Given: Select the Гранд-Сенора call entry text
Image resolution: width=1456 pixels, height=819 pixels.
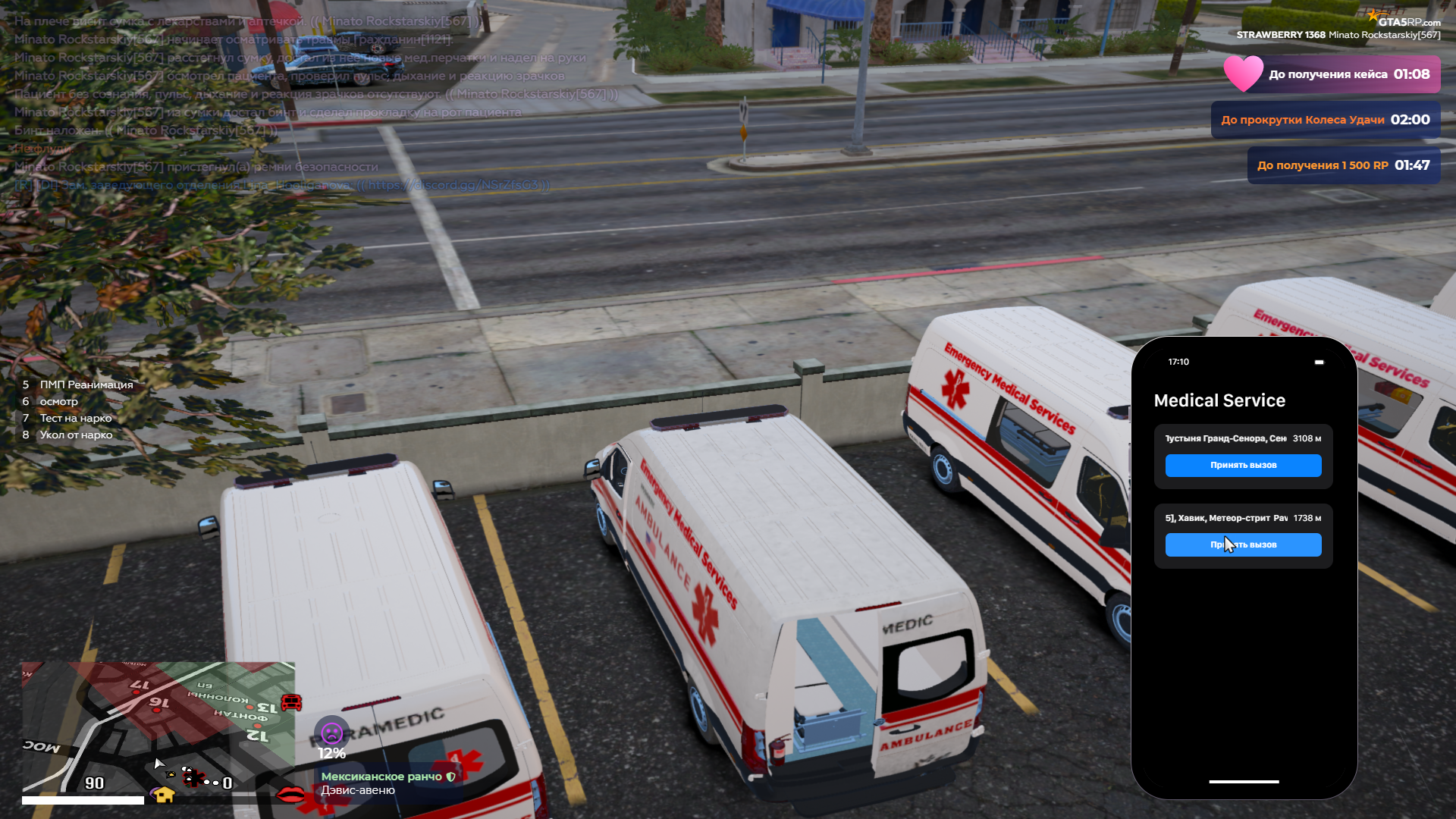Looking at the screenshot, I should [1225, 438].
